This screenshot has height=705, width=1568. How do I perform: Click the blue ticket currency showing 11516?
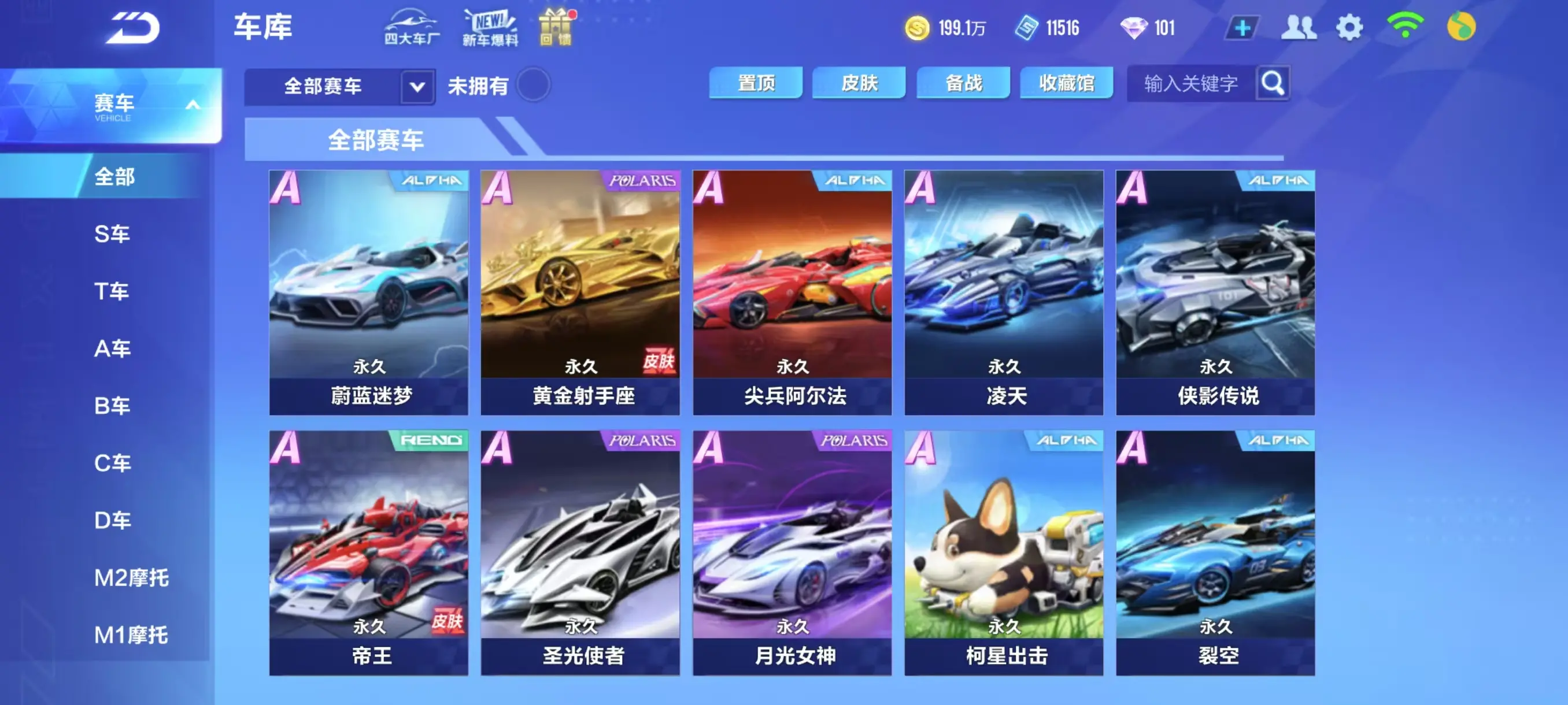[x=1047, y=27]
